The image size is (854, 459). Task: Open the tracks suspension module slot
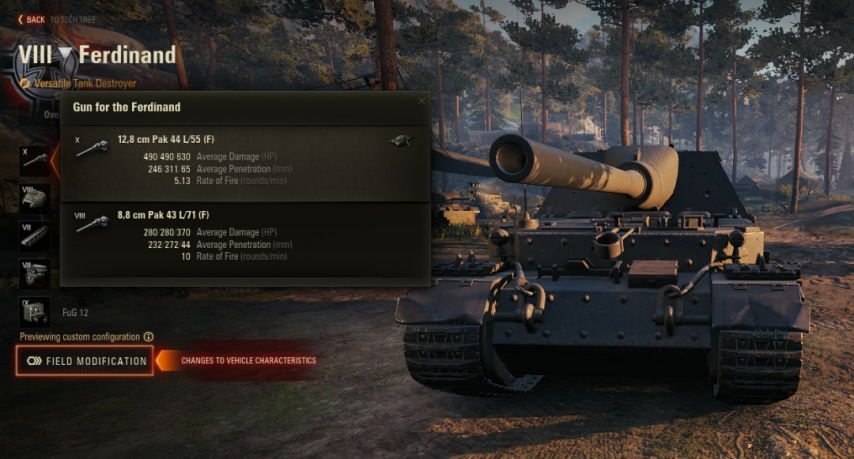point(35,234)
